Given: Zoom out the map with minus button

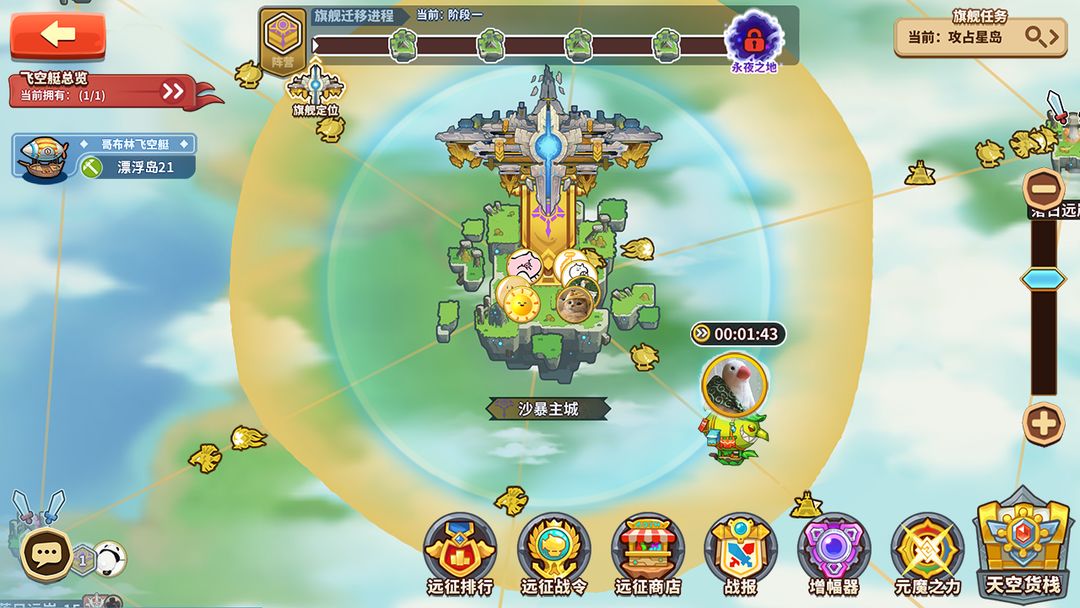Looking at the screenshot, I should pyautogui.click(x=1043, y=188).
